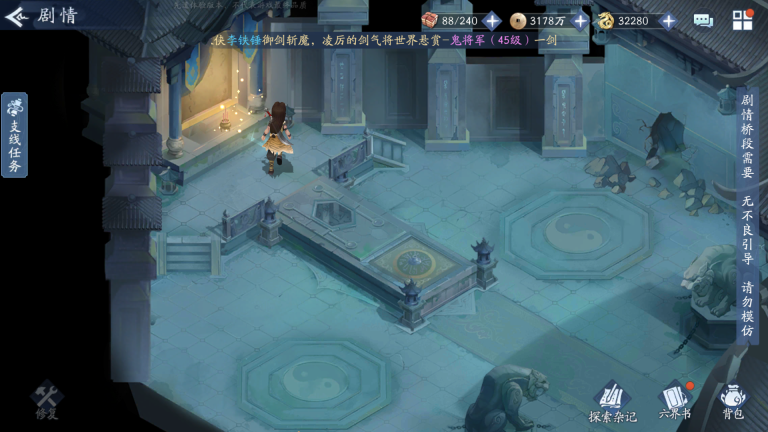Open the 六界书 book

point(675,400)
